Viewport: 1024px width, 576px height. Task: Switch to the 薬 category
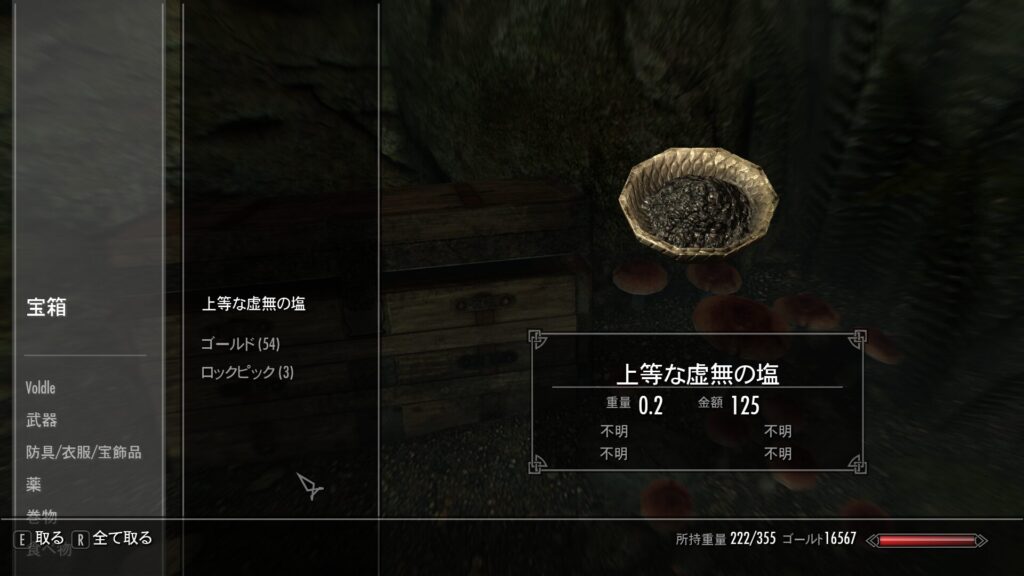34,484
